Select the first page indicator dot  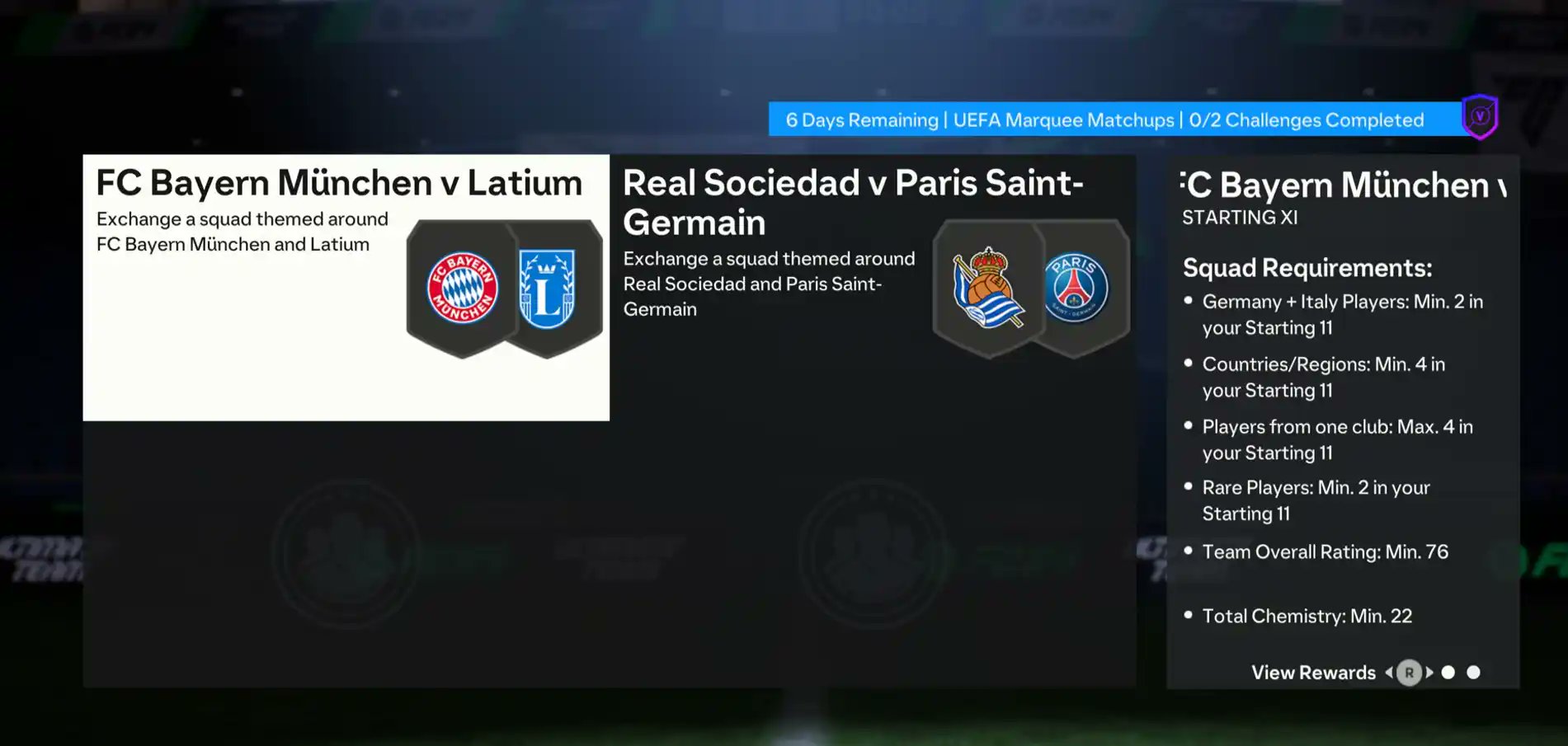point(1449,672)
